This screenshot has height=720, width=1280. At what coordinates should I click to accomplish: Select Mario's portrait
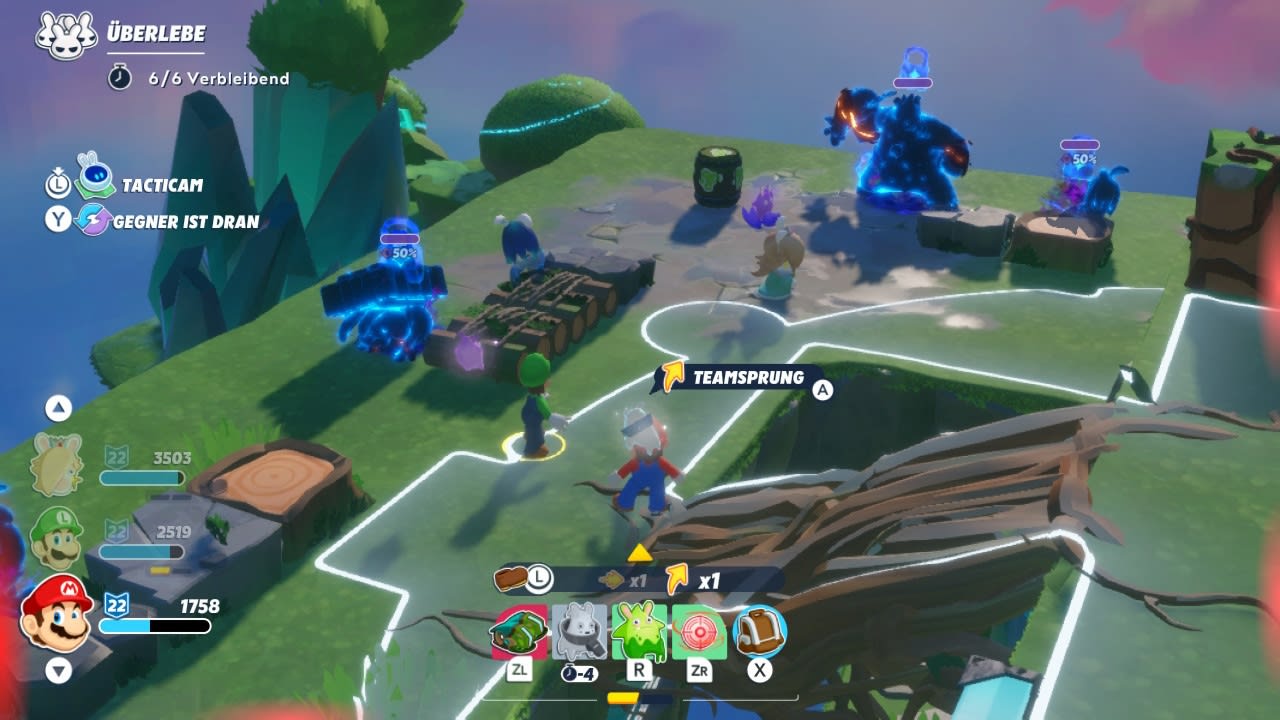[57, 612]
